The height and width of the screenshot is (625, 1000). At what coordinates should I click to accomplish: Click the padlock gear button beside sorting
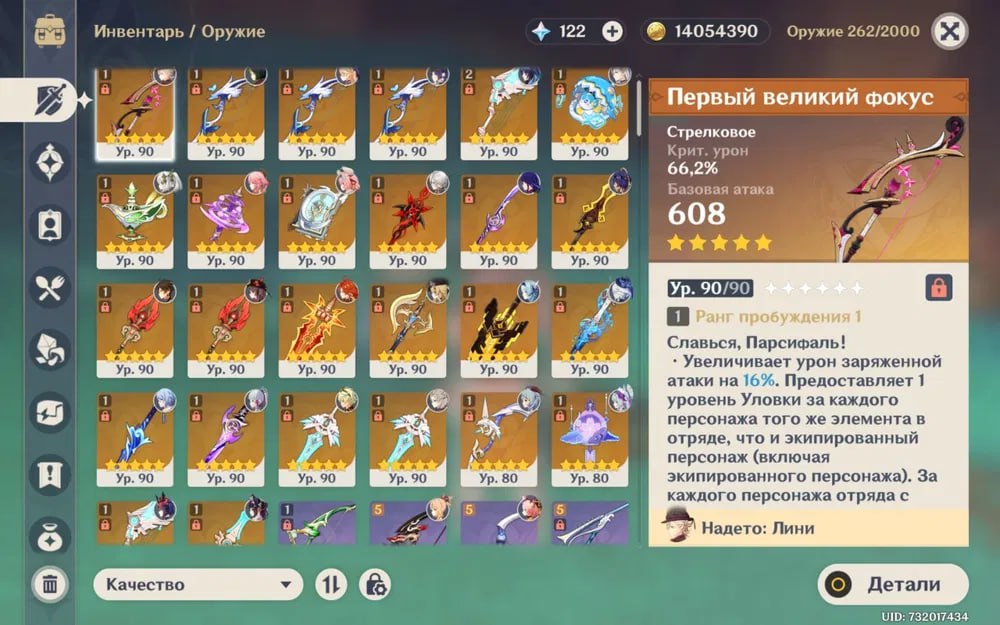pos(373,584)
